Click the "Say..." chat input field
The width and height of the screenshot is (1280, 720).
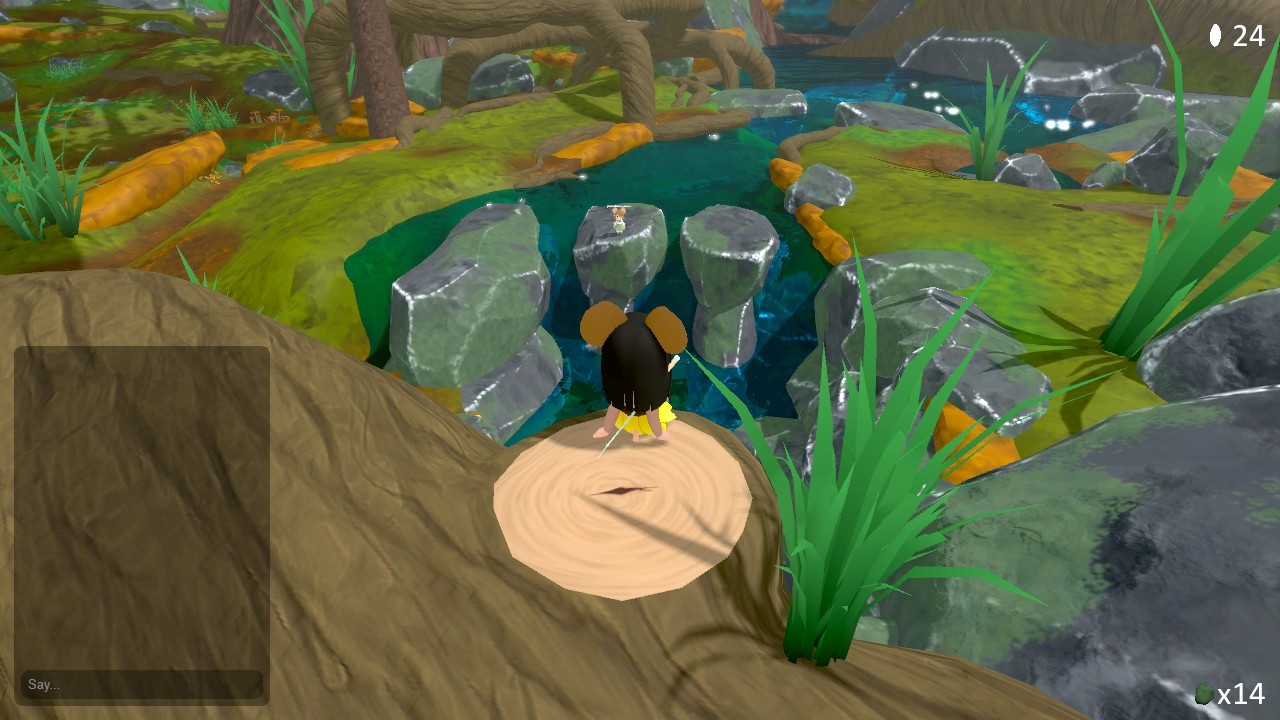click(x=141, y=684)
